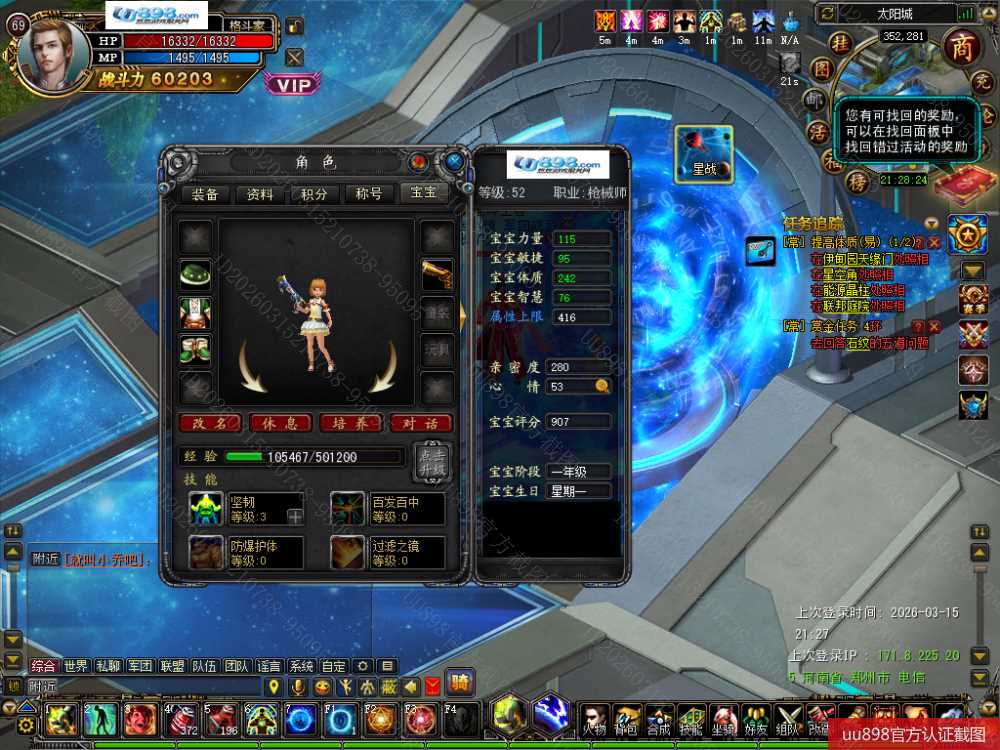Add a level to the 坚韧 skill
Image resolution: width=1000 pixels, height=750 pixels.
point(295,517)
